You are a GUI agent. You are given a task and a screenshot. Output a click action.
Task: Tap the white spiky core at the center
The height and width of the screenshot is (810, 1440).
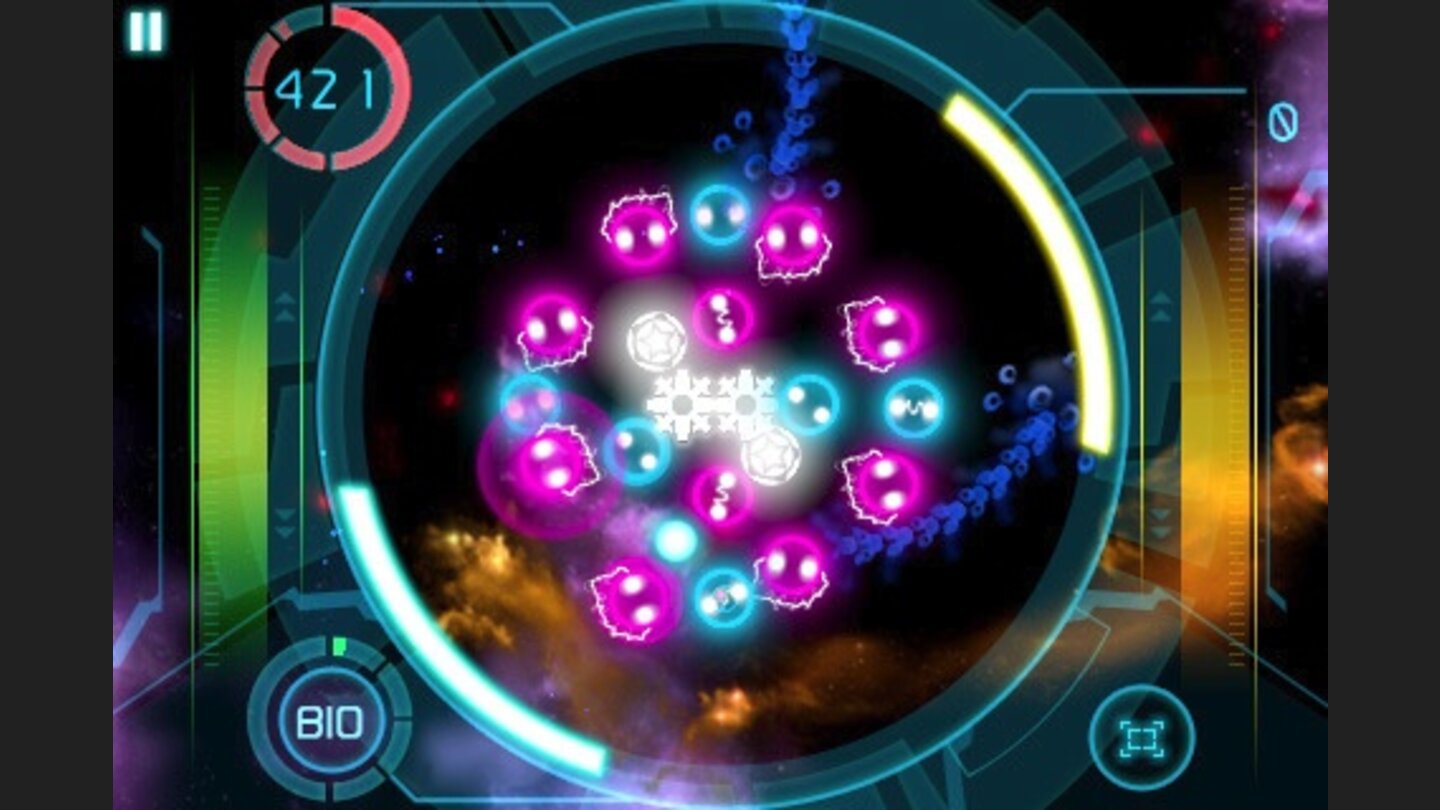[x=713, y=403]
